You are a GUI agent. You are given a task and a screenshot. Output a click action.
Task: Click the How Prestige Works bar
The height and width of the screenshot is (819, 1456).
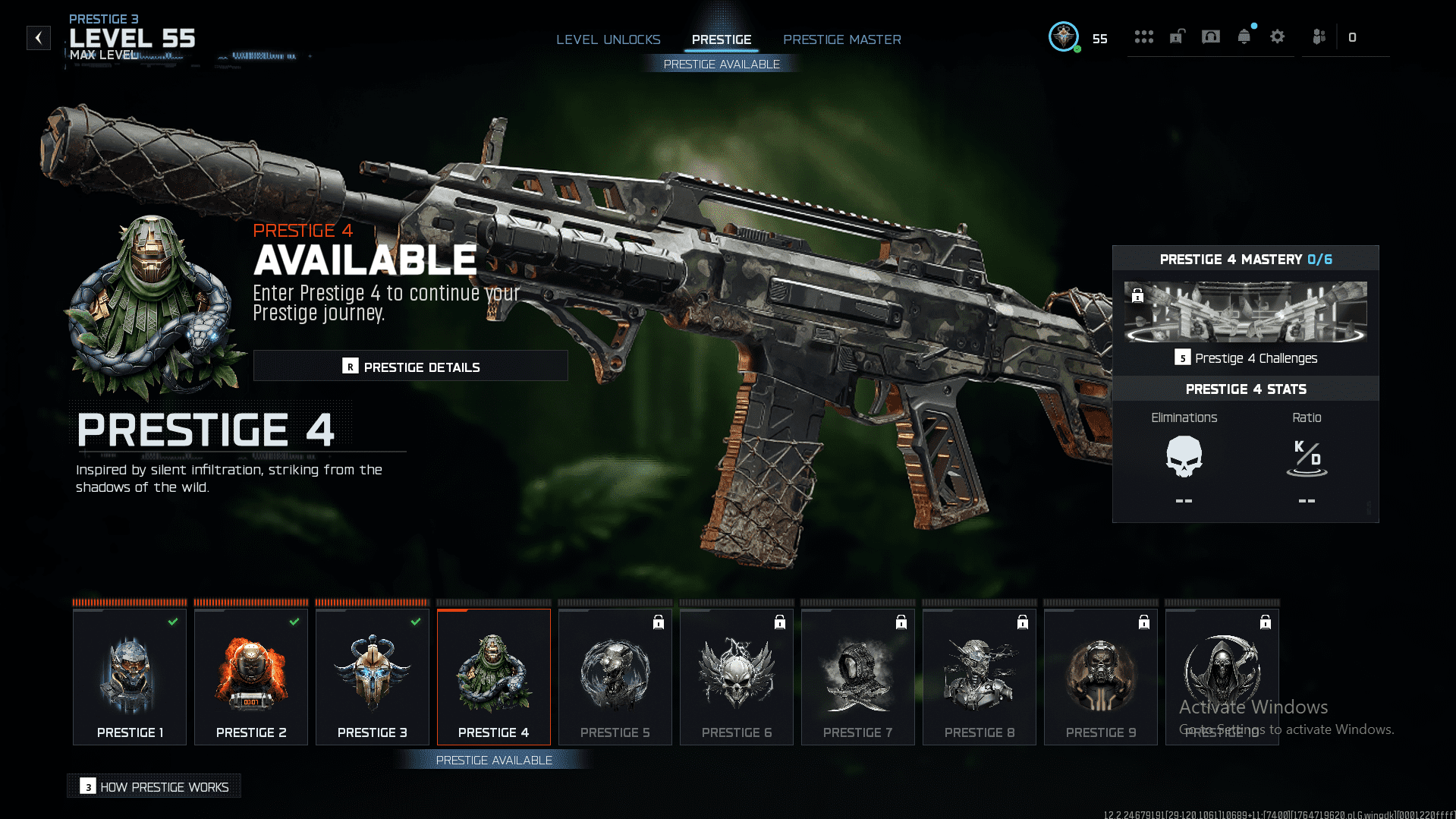(153, 786)
